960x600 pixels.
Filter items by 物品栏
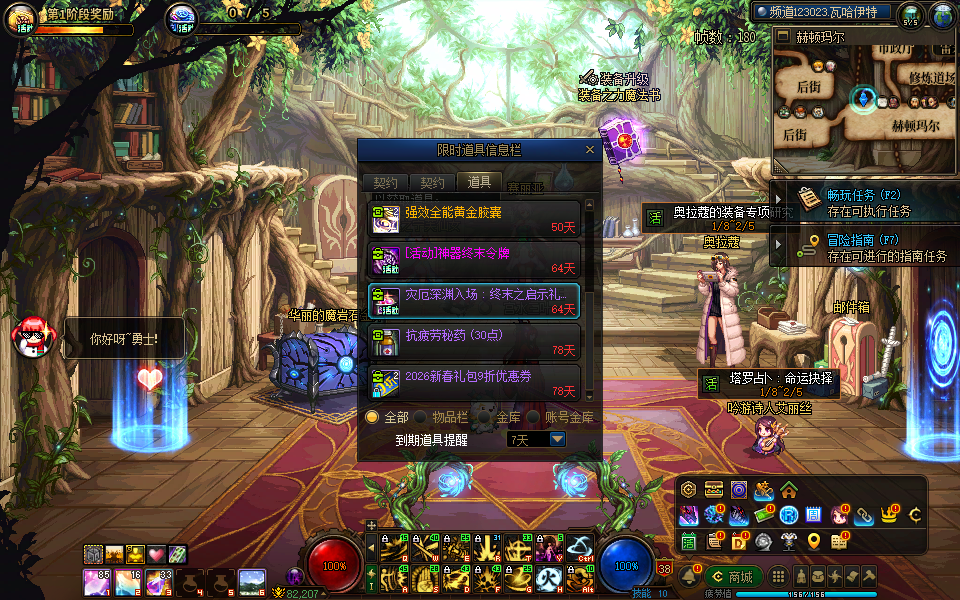click(x=422, y=417)
